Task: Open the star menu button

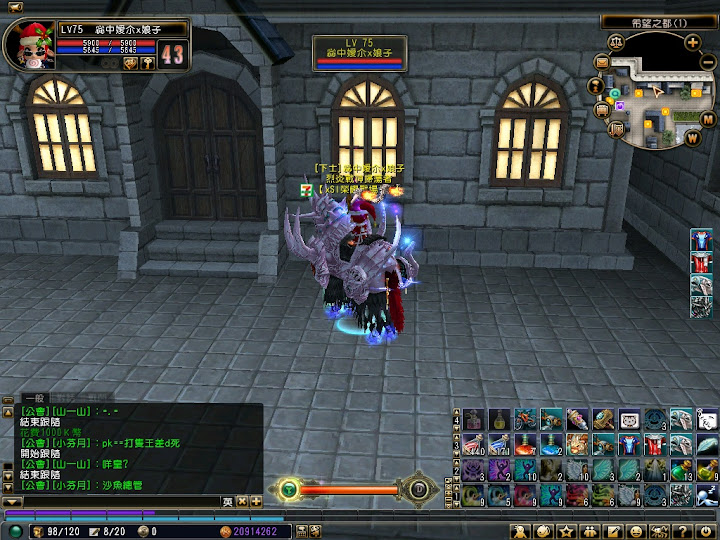Action: (x=566, y=530)
